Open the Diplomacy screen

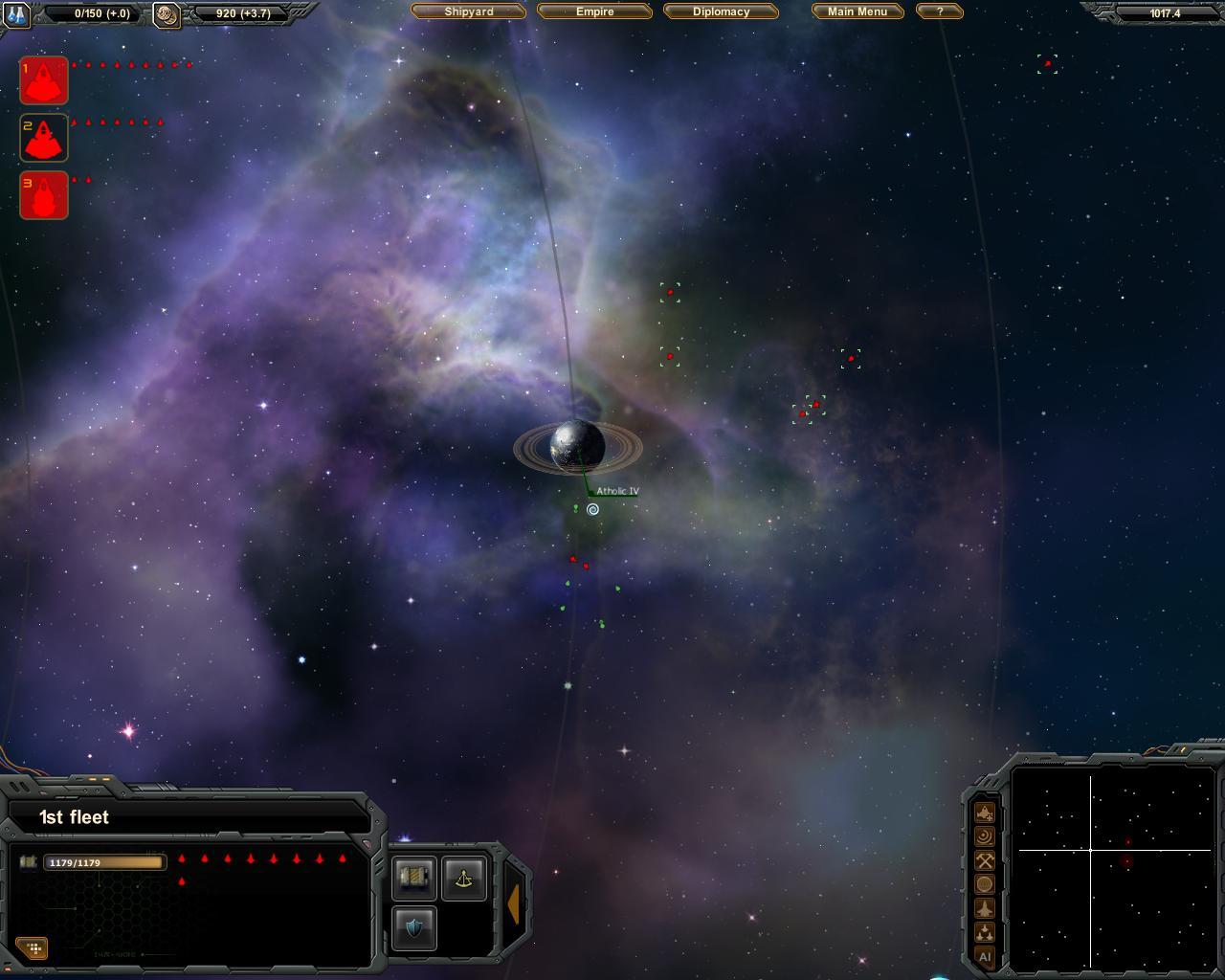(x=721, y=11)
